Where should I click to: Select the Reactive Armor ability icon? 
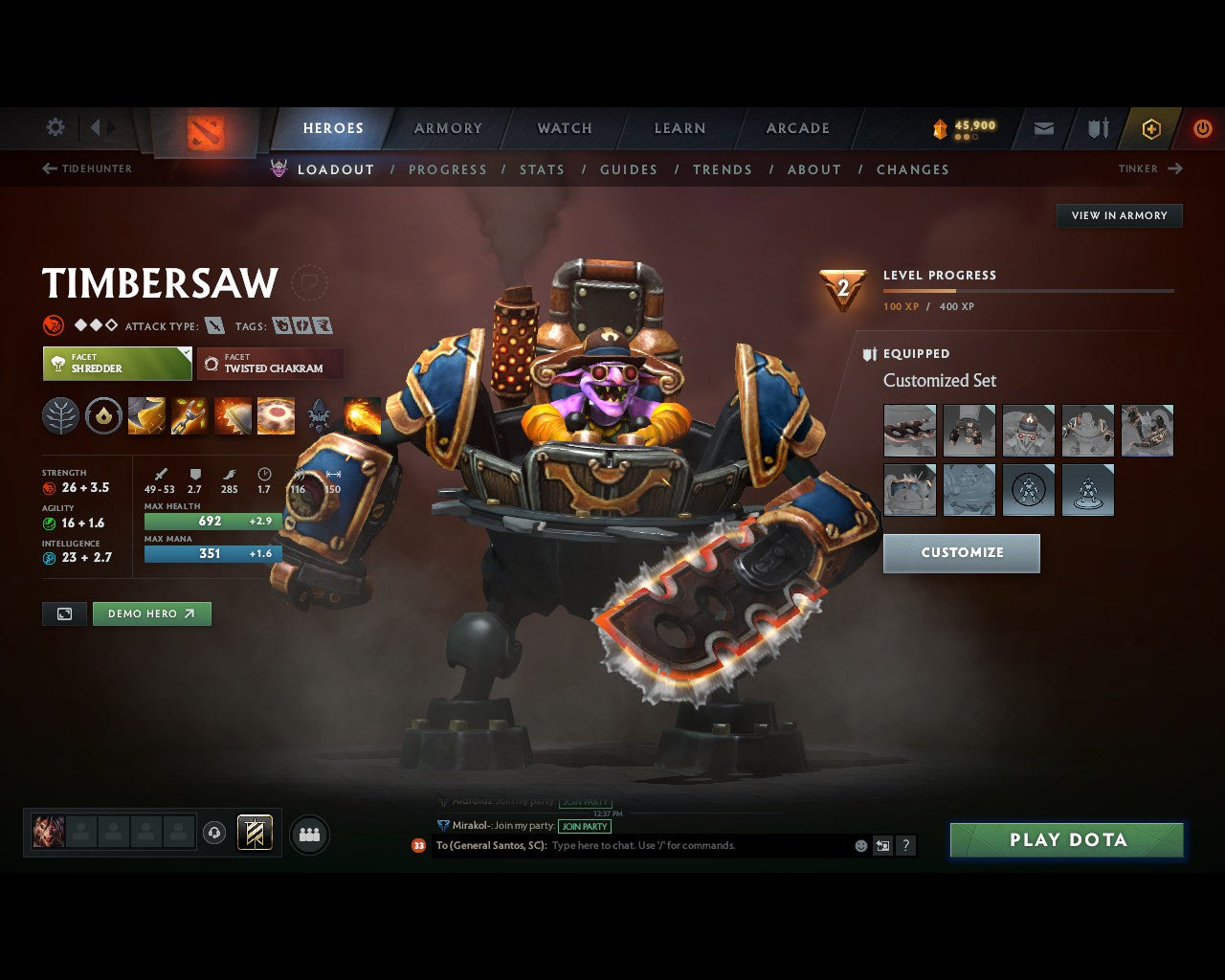[x=233, y=416]
